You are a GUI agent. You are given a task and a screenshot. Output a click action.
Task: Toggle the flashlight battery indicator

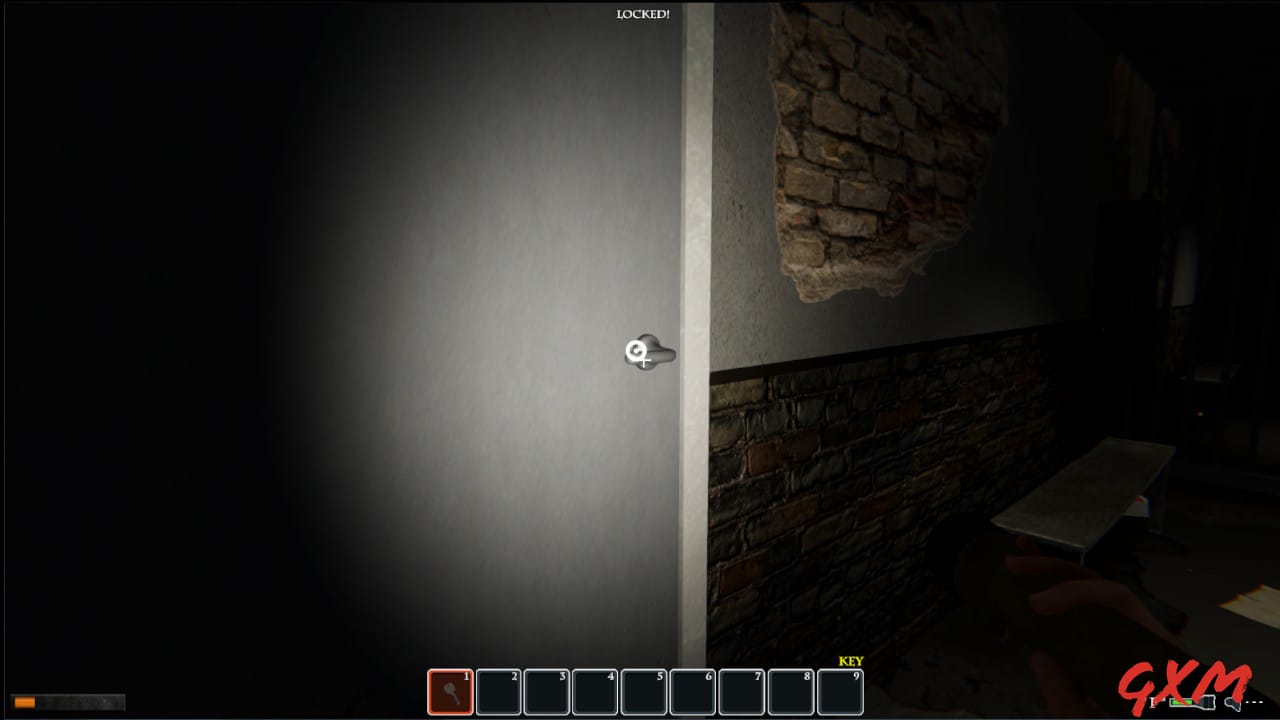[x=1190, y=703]
